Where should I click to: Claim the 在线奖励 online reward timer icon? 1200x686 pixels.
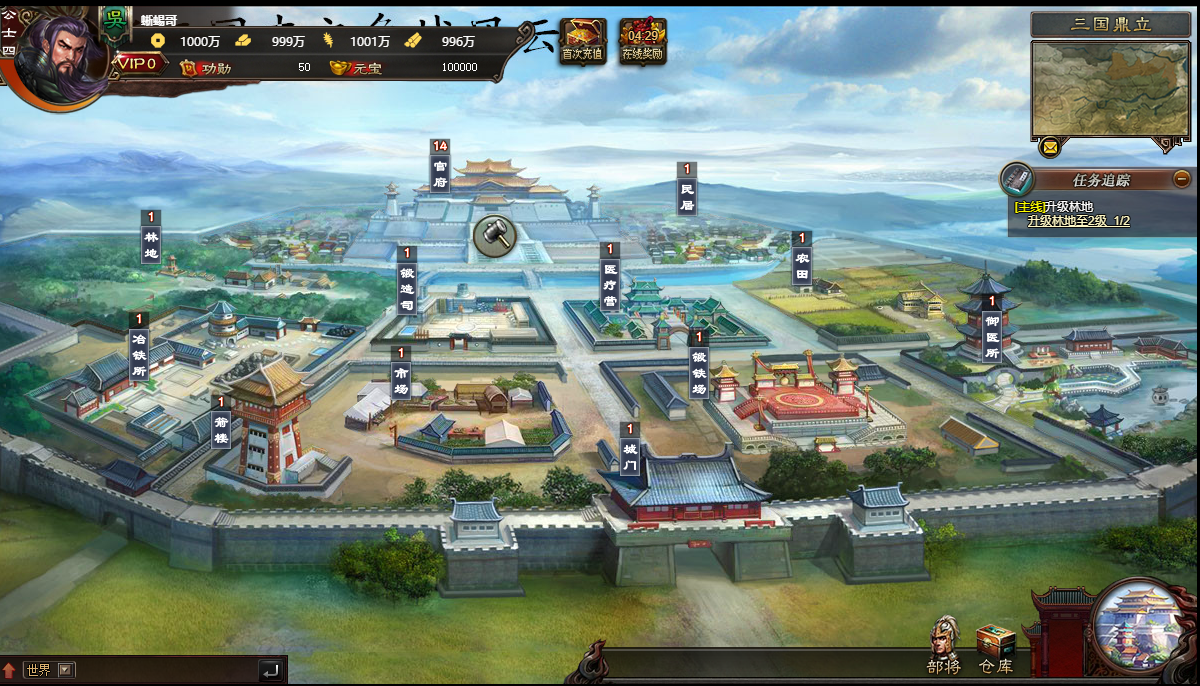(643, 40)
